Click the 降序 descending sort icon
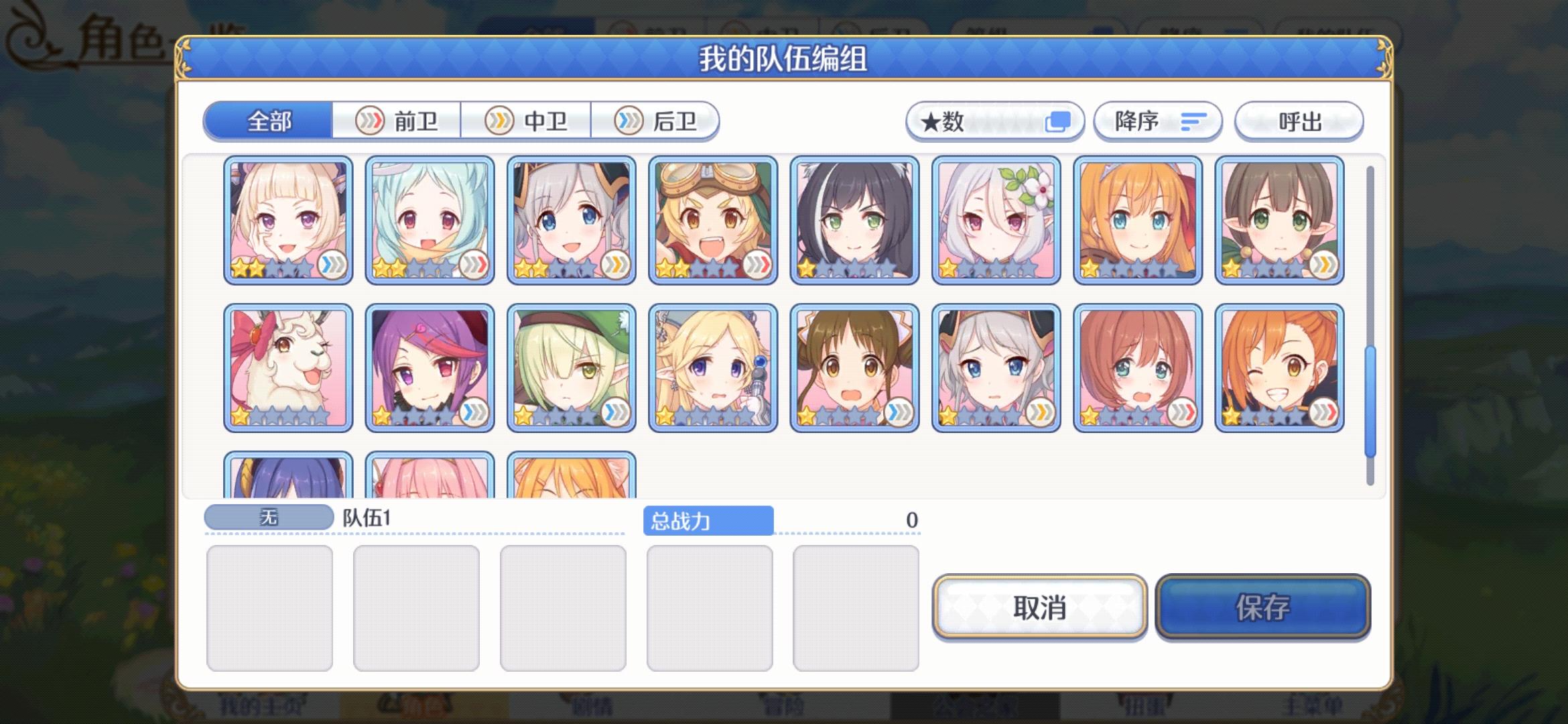This screenshot has height=724, width=1568. pyautogui.click(x=1193, y=121)
